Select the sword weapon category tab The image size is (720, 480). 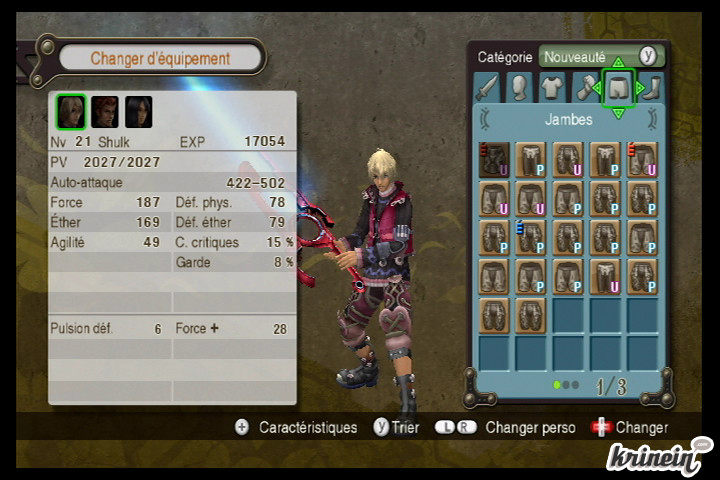coord(485,88)
